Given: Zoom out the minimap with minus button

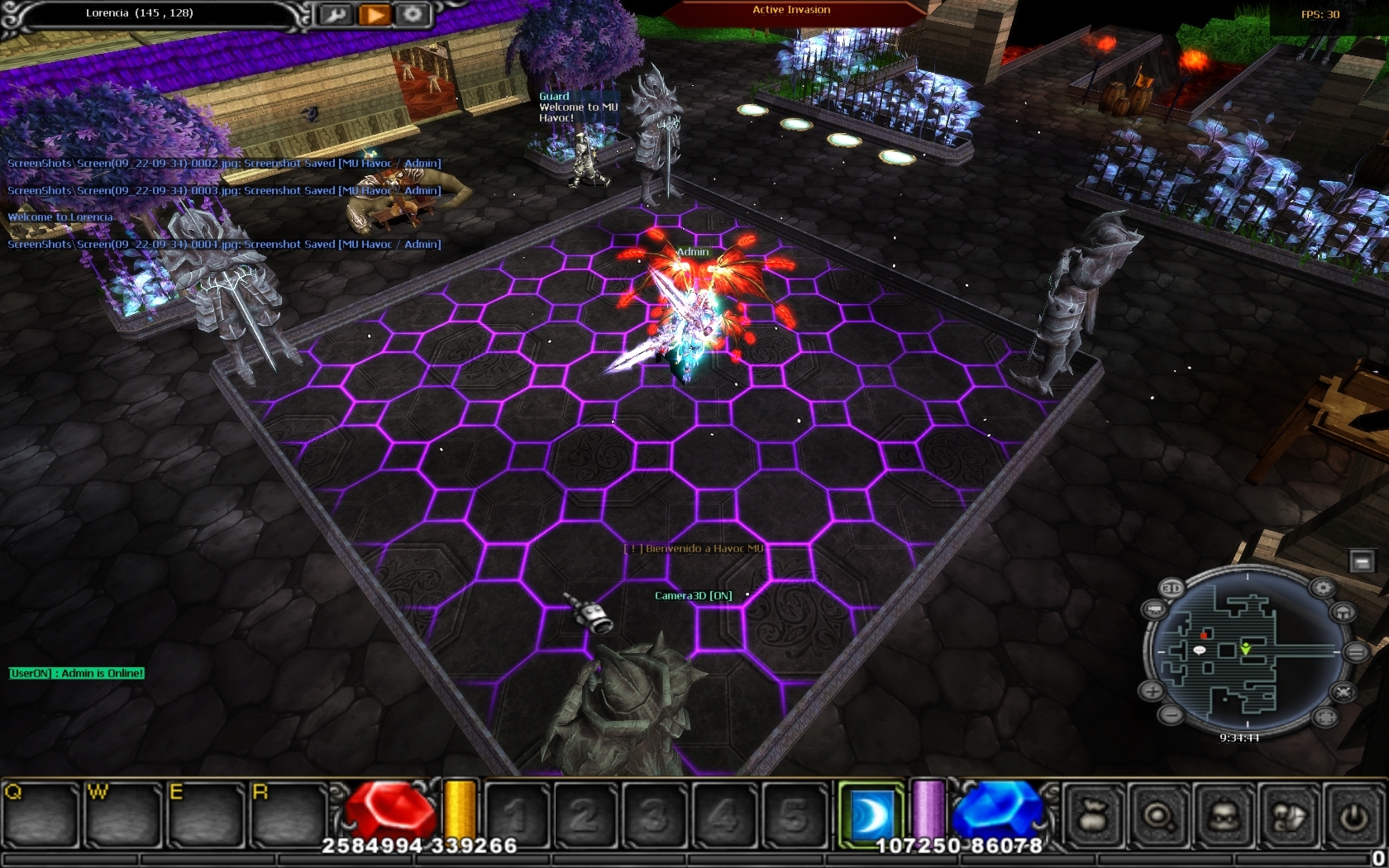Looking at the screenshot, I should [x=1170, y=713].
